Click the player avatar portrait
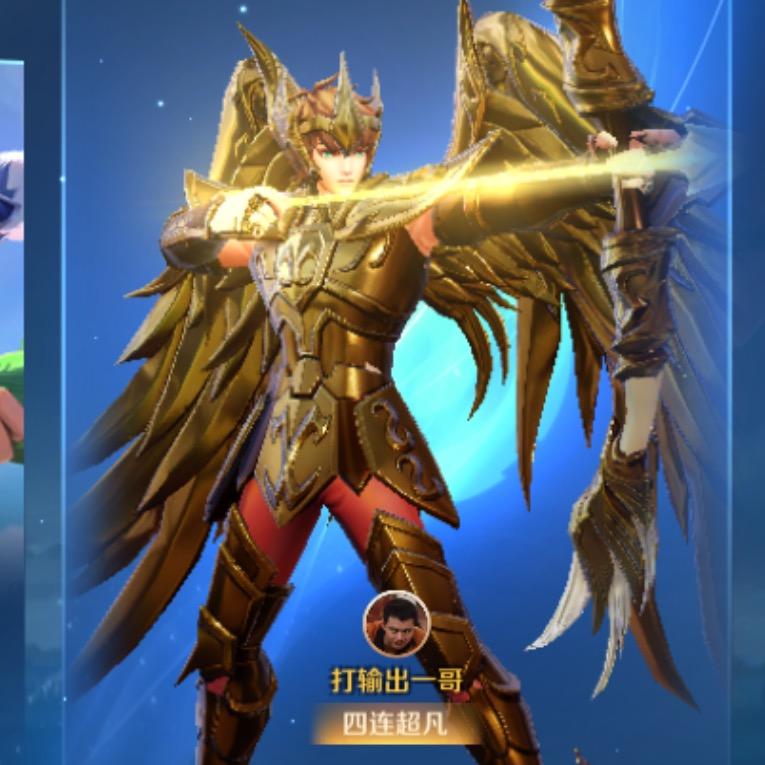Viewport: 765px width, 765px height. [x=396, y=623]
